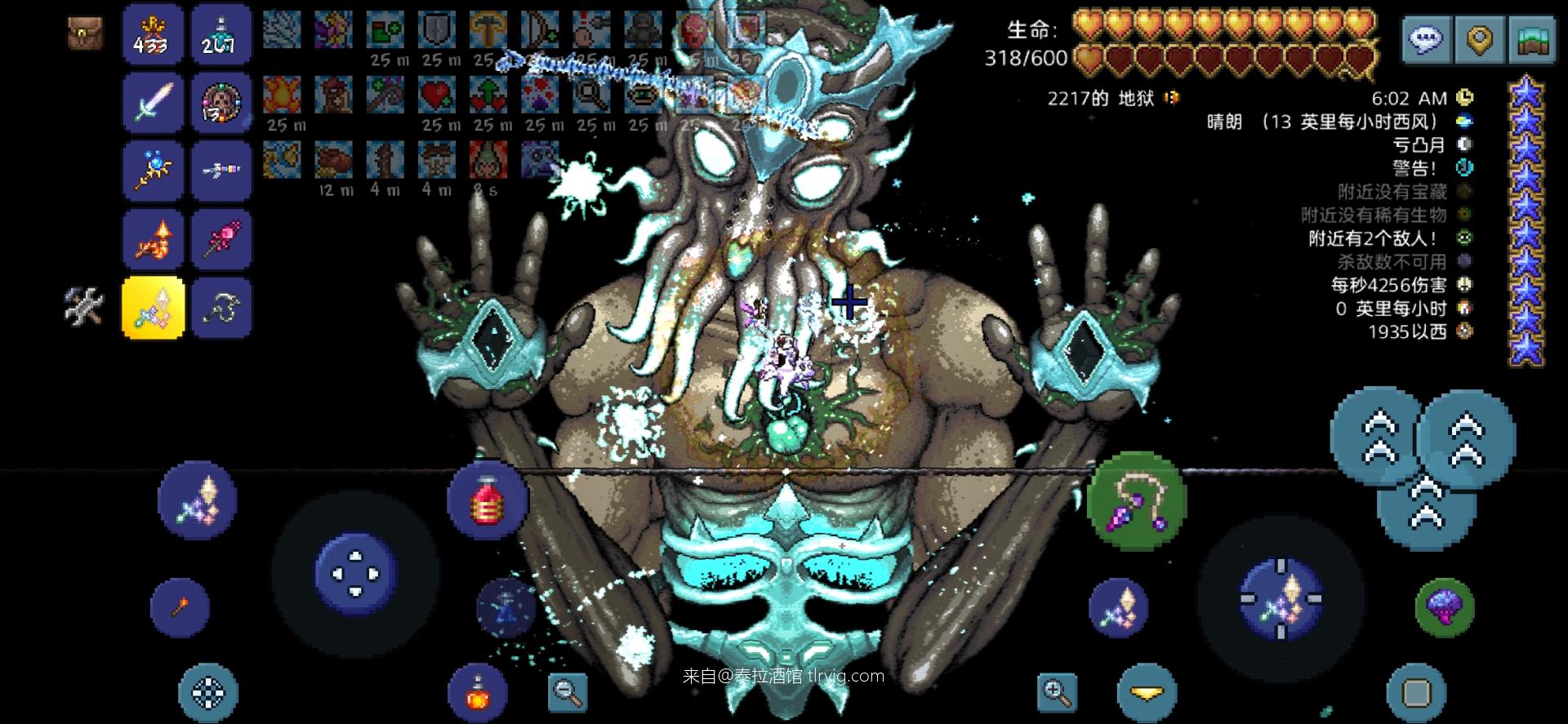Zoom out with the minus magnifier
This screenshot has width=1568, height=724.
click(x=567, y=693)
